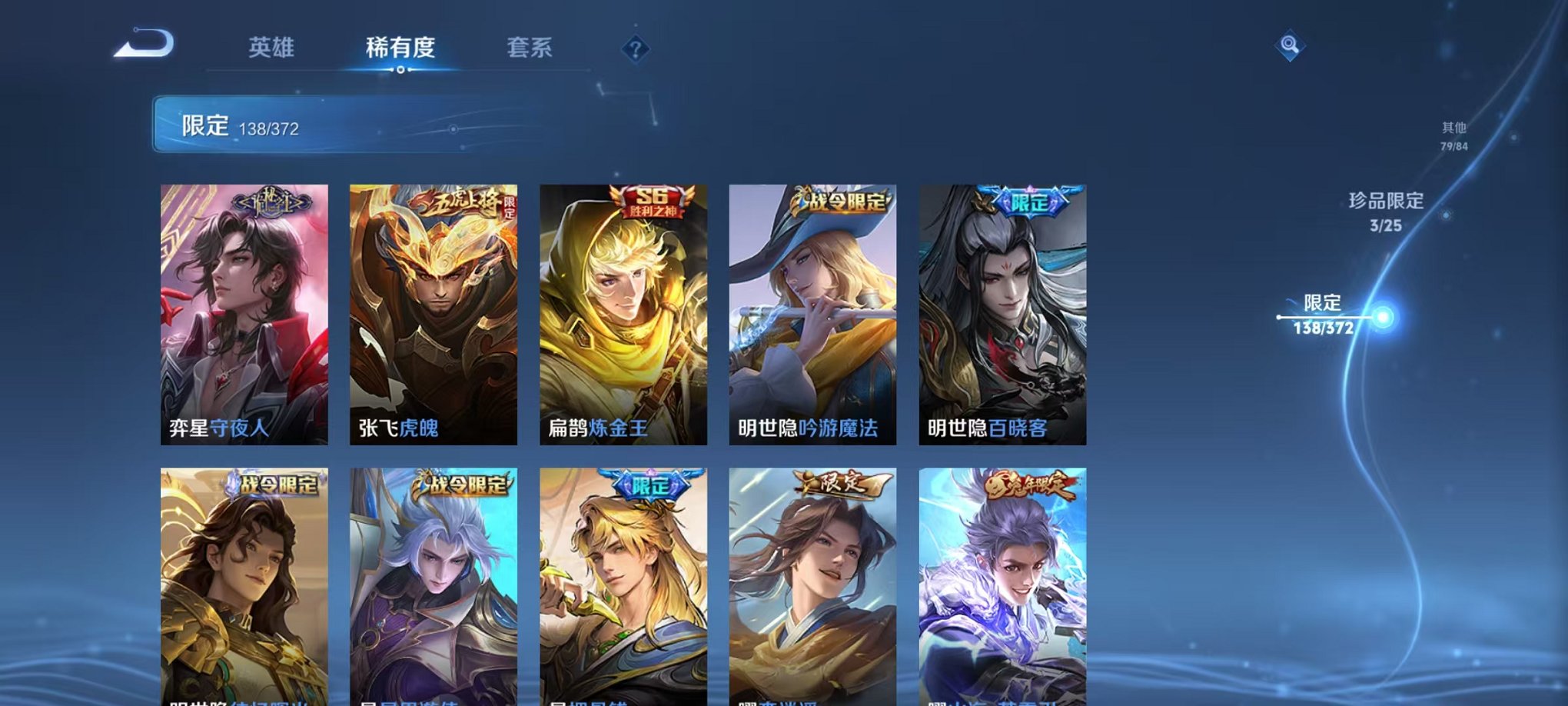Select the 稀有度 tab
Screen dimensions: 1568x706
point(400,48)
